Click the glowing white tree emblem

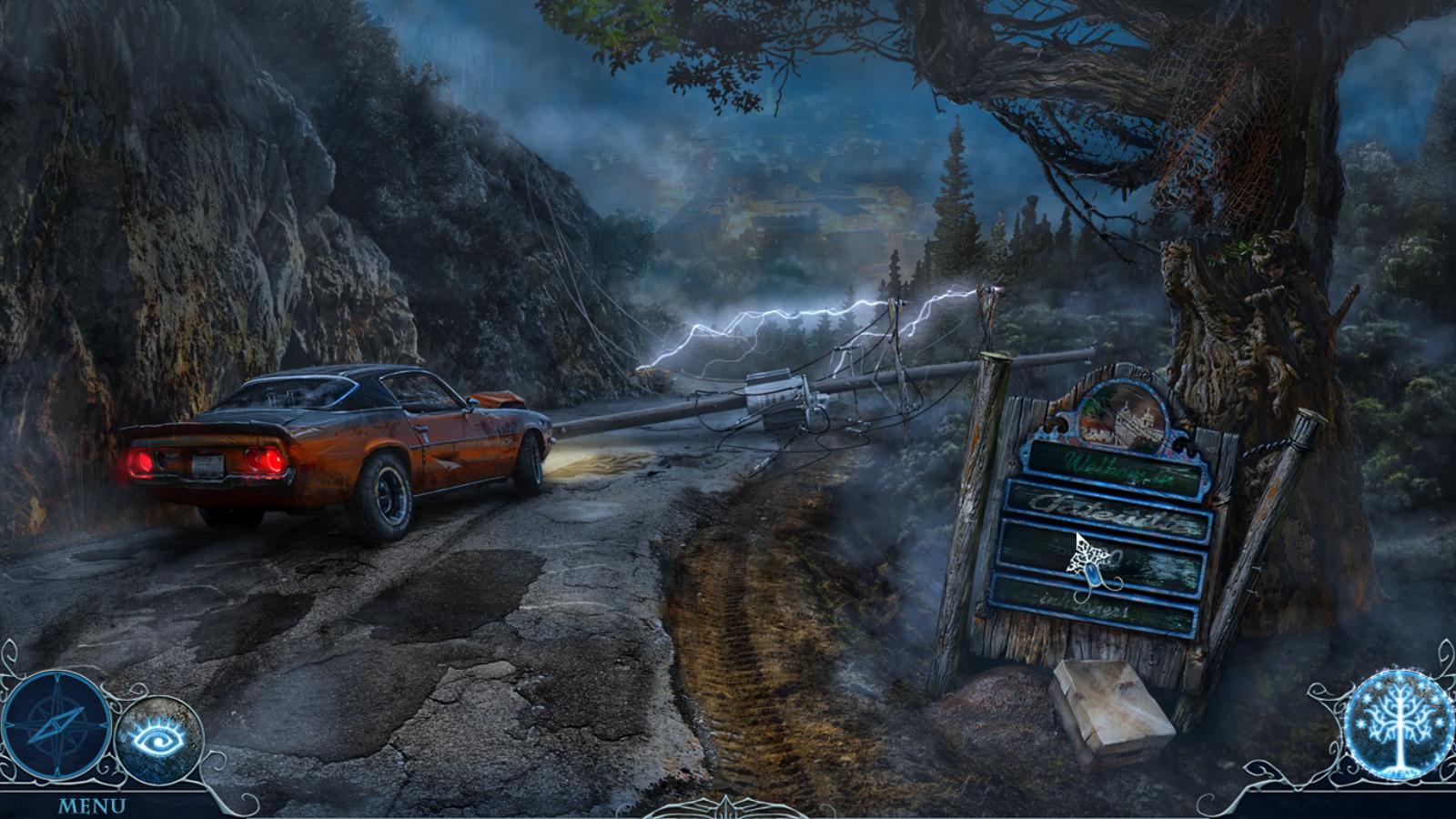1398,724
